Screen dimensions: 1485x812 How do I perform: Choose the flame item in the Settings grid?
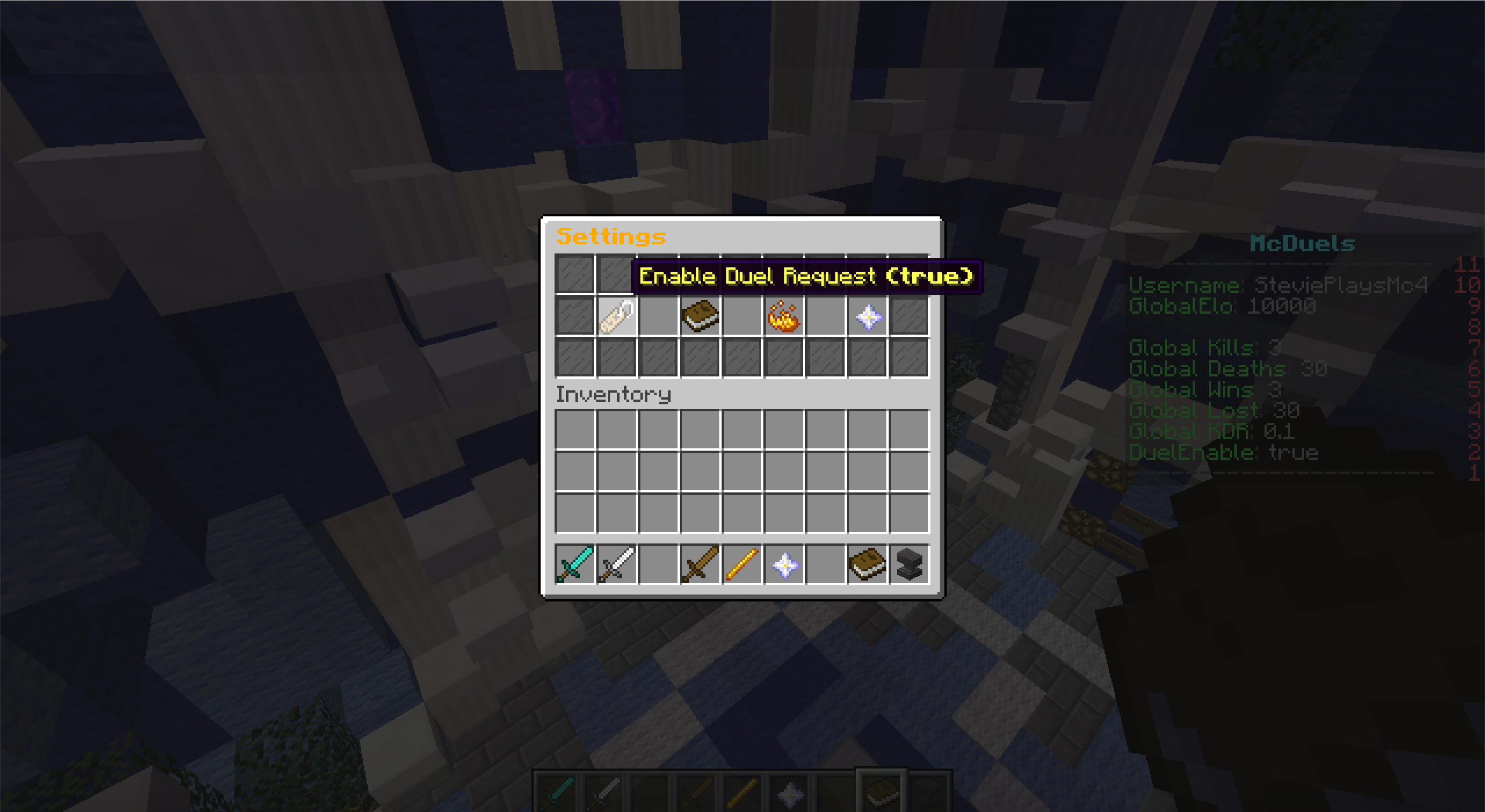coord(784,317)
